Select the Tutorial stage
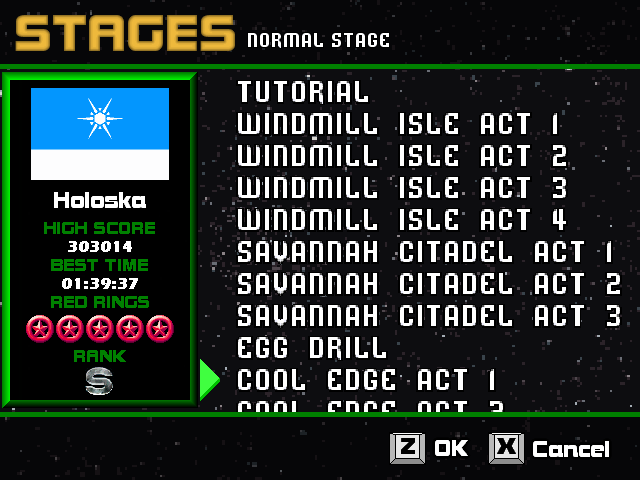Image resolution: width=640 pixels, height=480 pixels. (303, 92)
